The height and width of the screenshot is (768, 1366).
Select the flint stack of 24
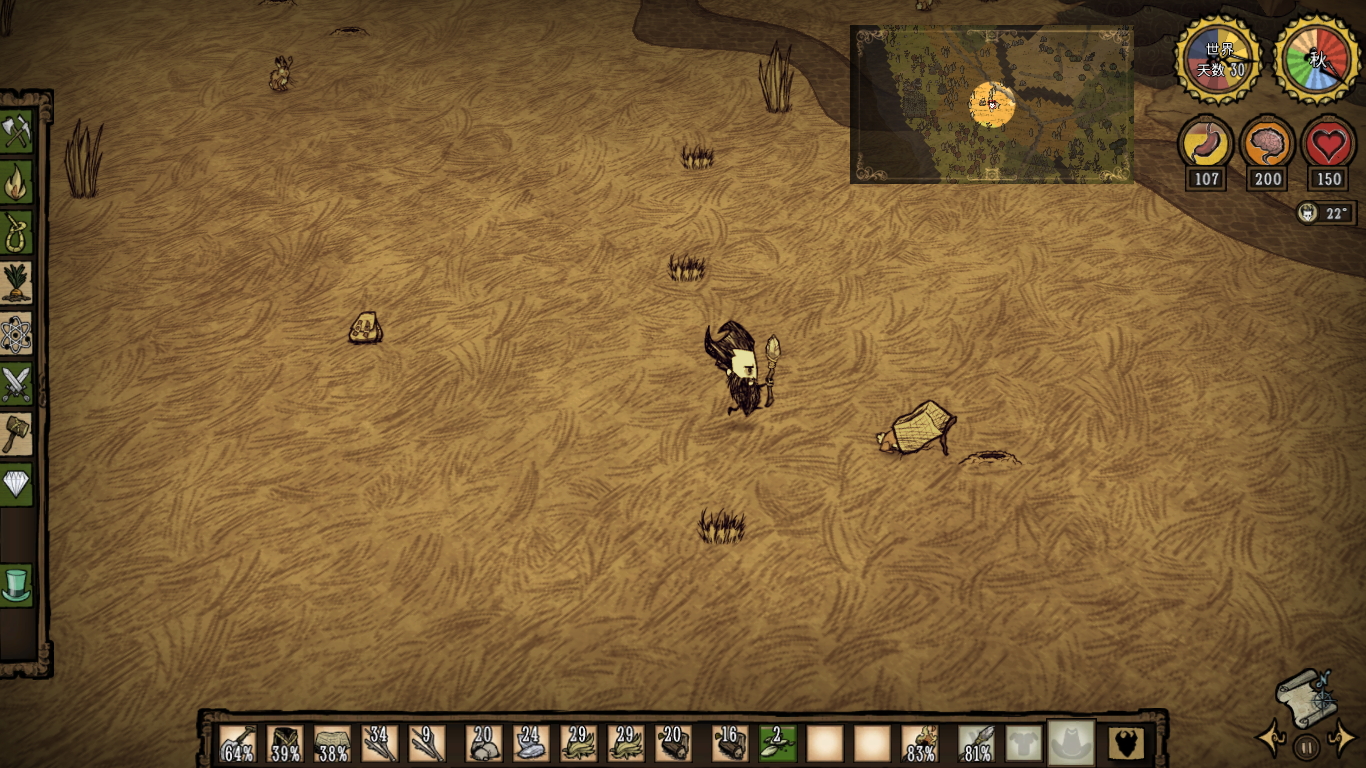click(531, 744)
